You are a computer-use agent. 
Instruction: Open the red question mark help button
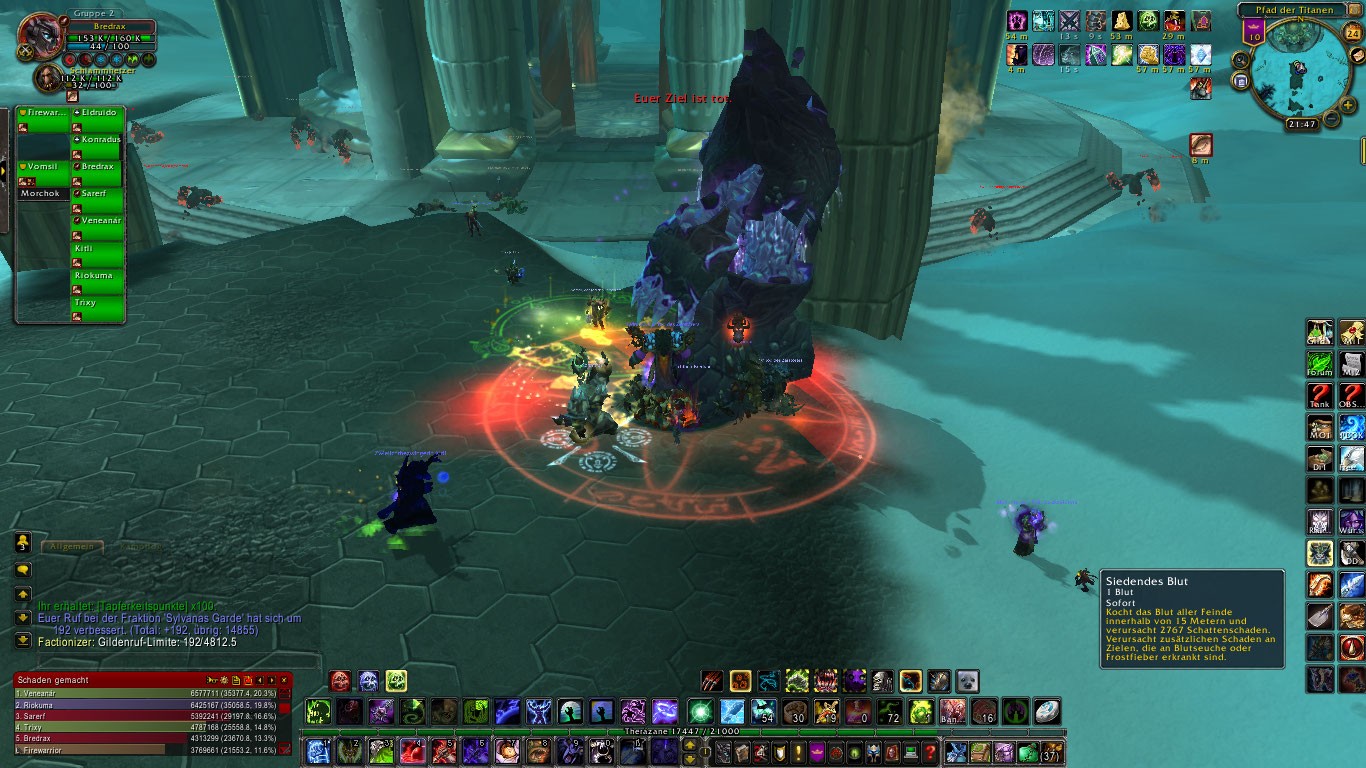(x=930, y=753)
